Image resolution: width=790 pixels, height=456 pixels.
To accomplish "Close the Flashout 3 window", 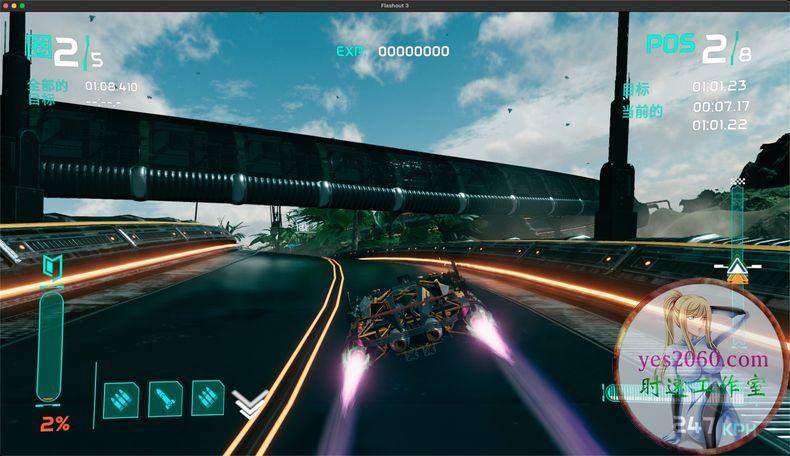I will pos(6,5).
